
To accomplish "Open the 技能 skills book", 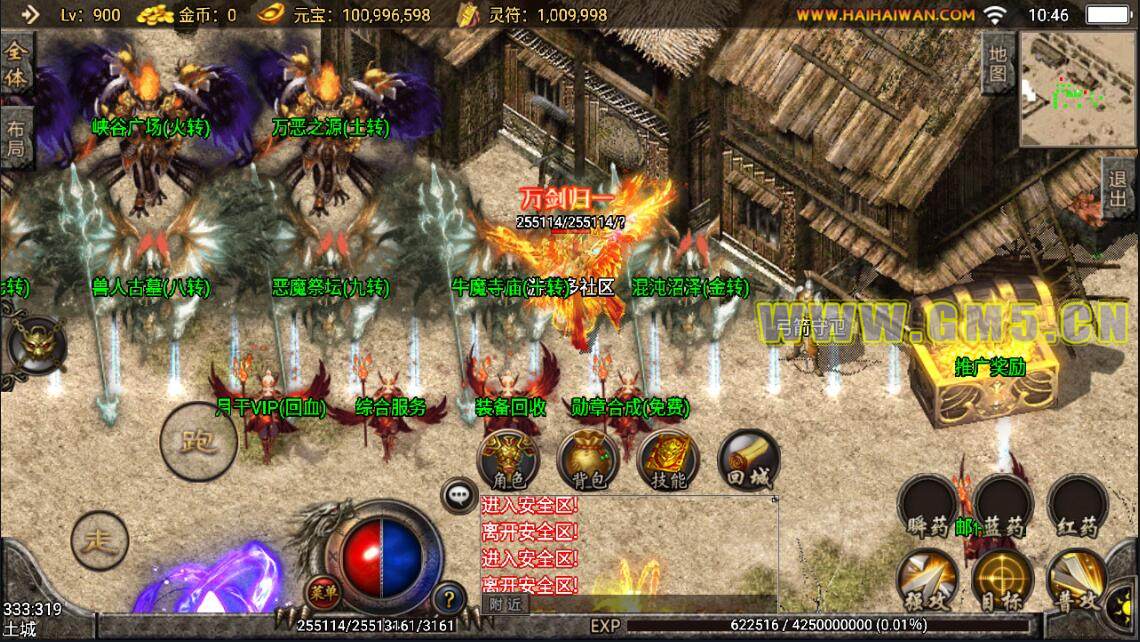I will pyautogui.click(x=668, y=461).
